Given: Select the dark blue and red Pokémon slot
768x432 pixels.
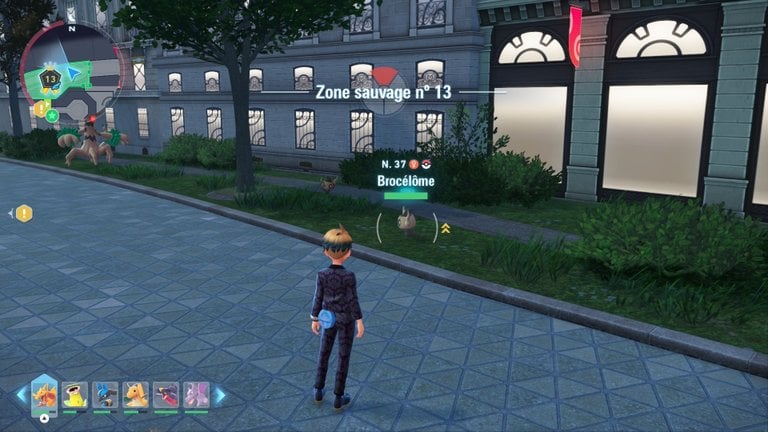Looking at the screenshot, I should click(x=165, y=396).
